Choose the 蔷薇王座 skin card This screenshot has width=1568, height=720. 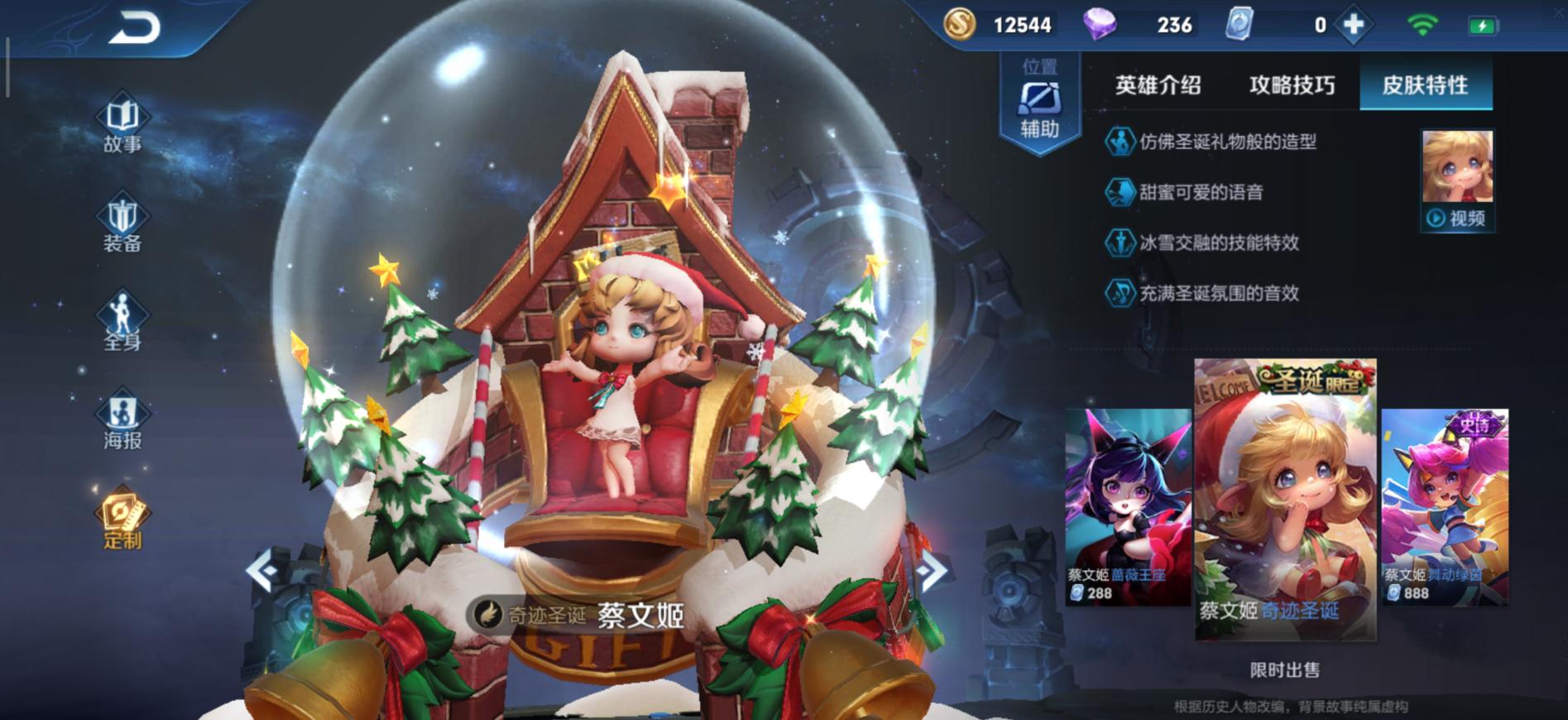tap(1127, 506)
